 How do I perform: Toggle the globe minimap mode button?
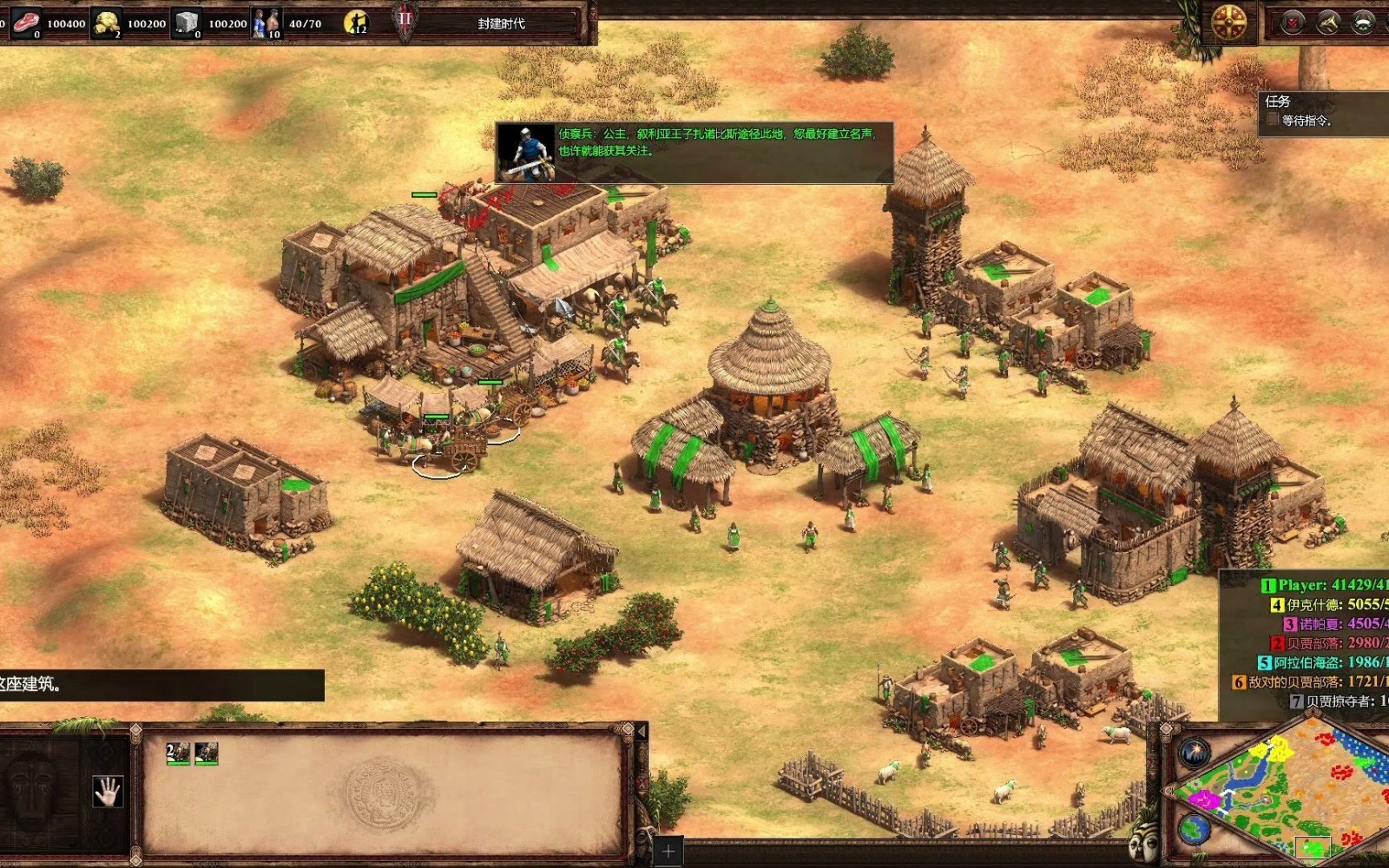pyautogui.click(x=1195, y=829)
